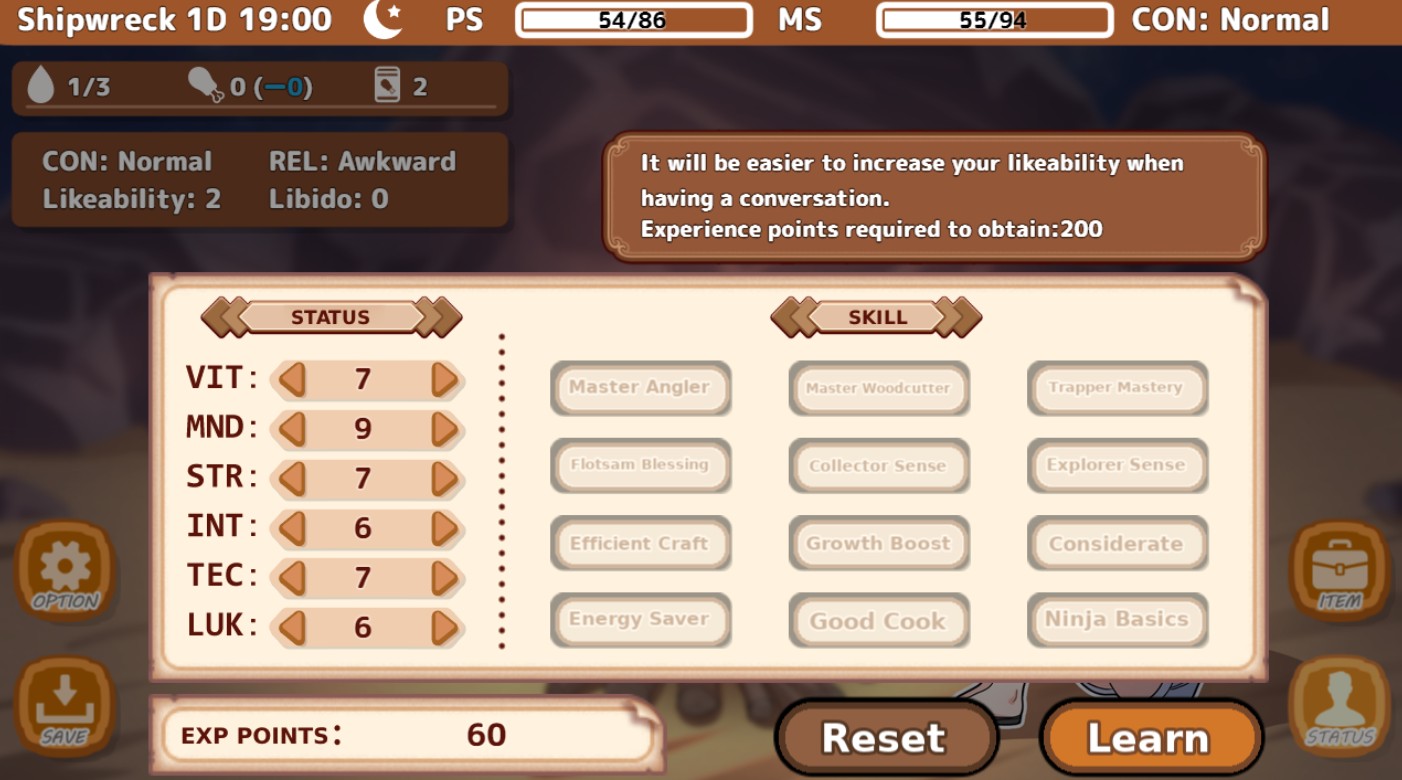Select the STATUS header tab
The height and width of the screenshot is (780, 1402).
coord(332,317)
